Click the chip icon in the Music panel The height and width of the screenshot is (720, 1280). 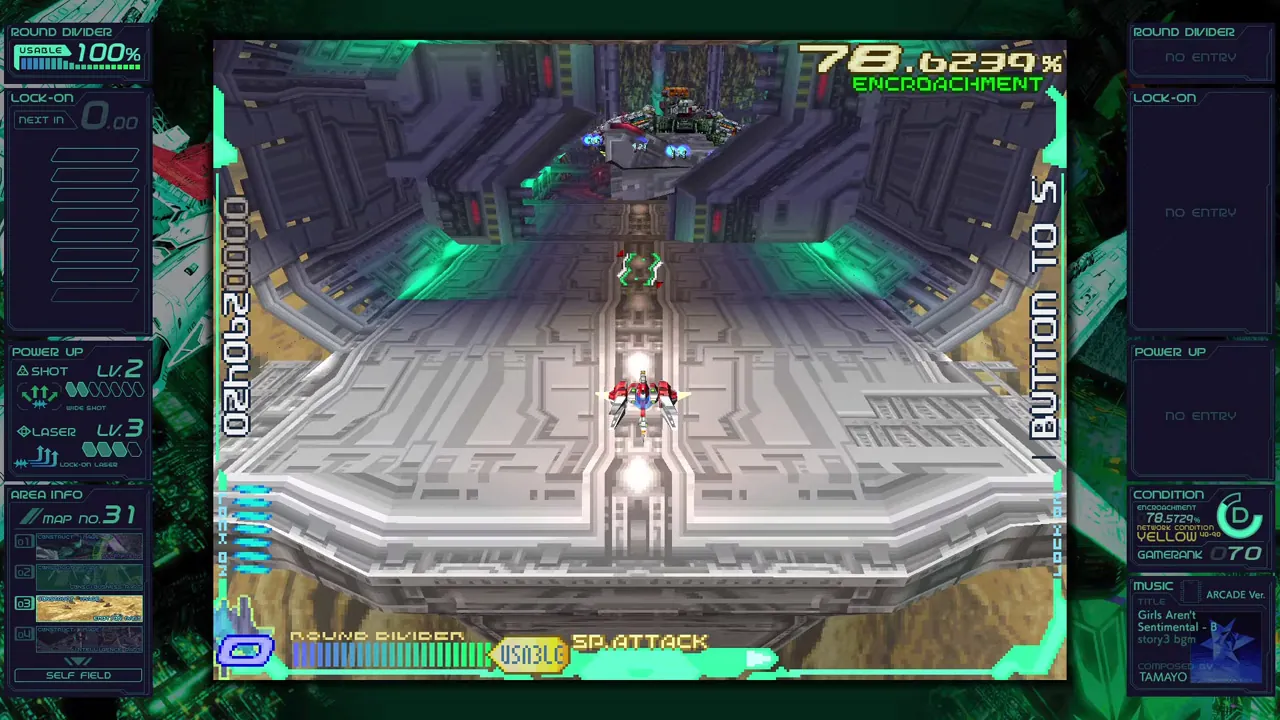[x=1190, y=590]
